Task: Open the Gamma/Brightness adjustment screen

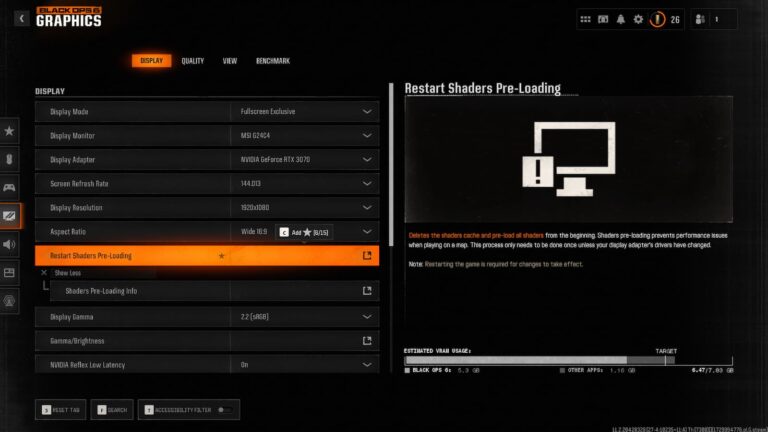Action: tap(366, 341)
